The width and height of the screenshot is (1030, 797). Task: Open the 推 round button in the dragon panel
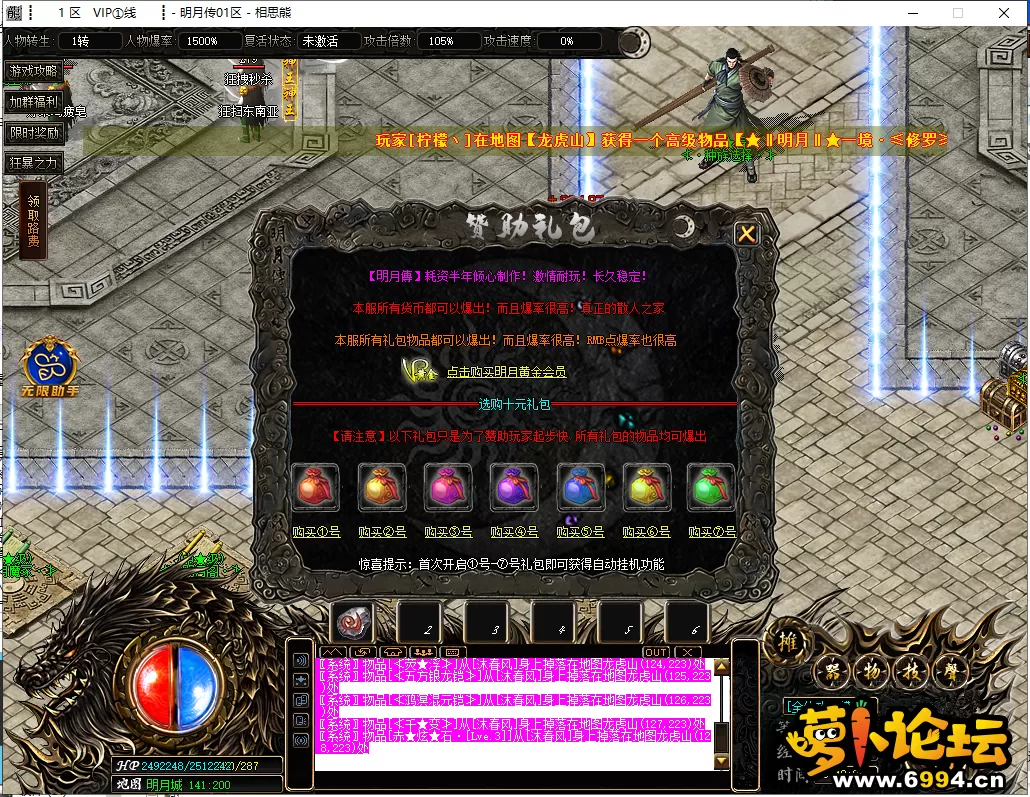tap(788, 643)
